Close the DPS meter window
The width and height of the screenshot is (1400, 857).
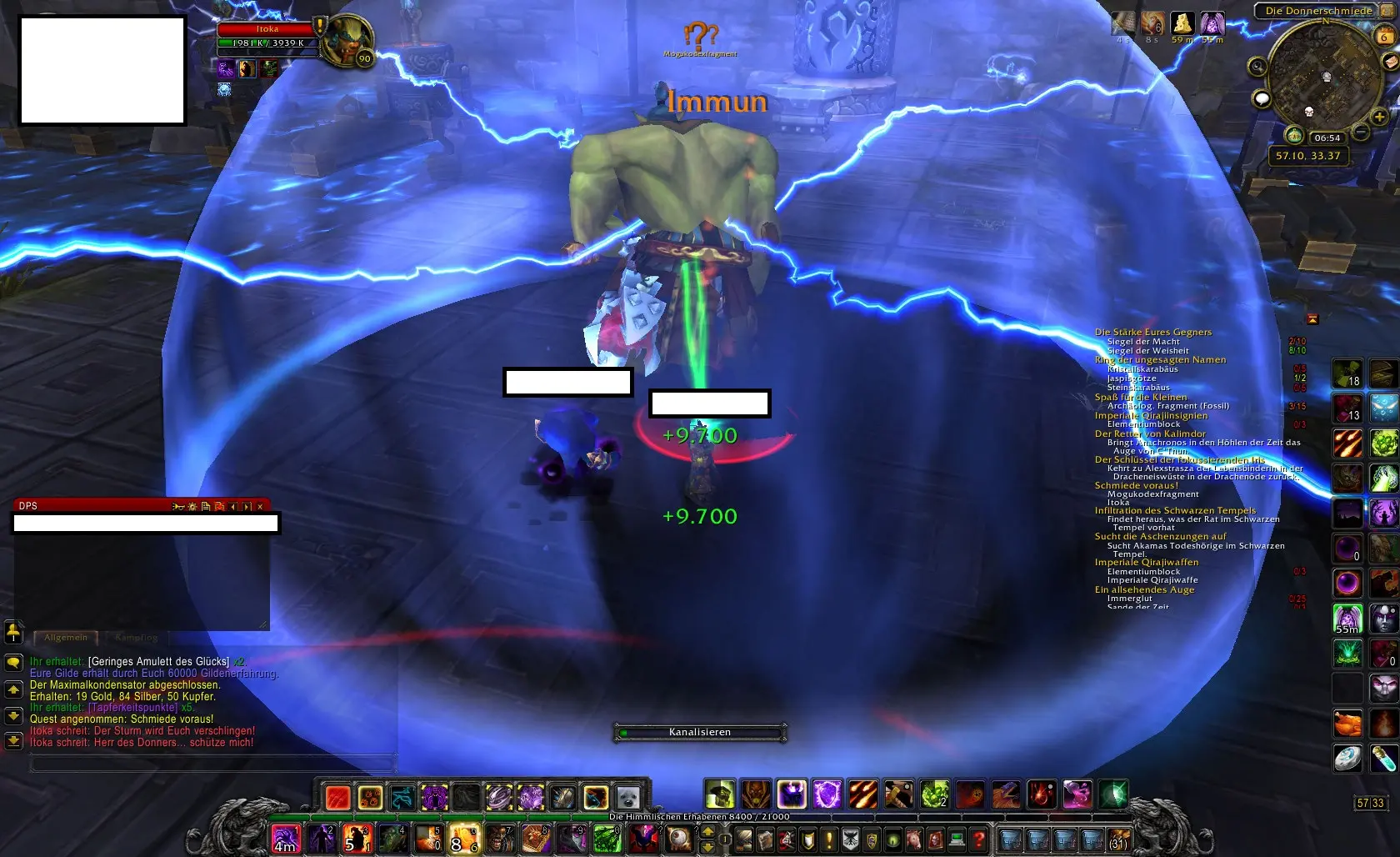click(260, 506)
